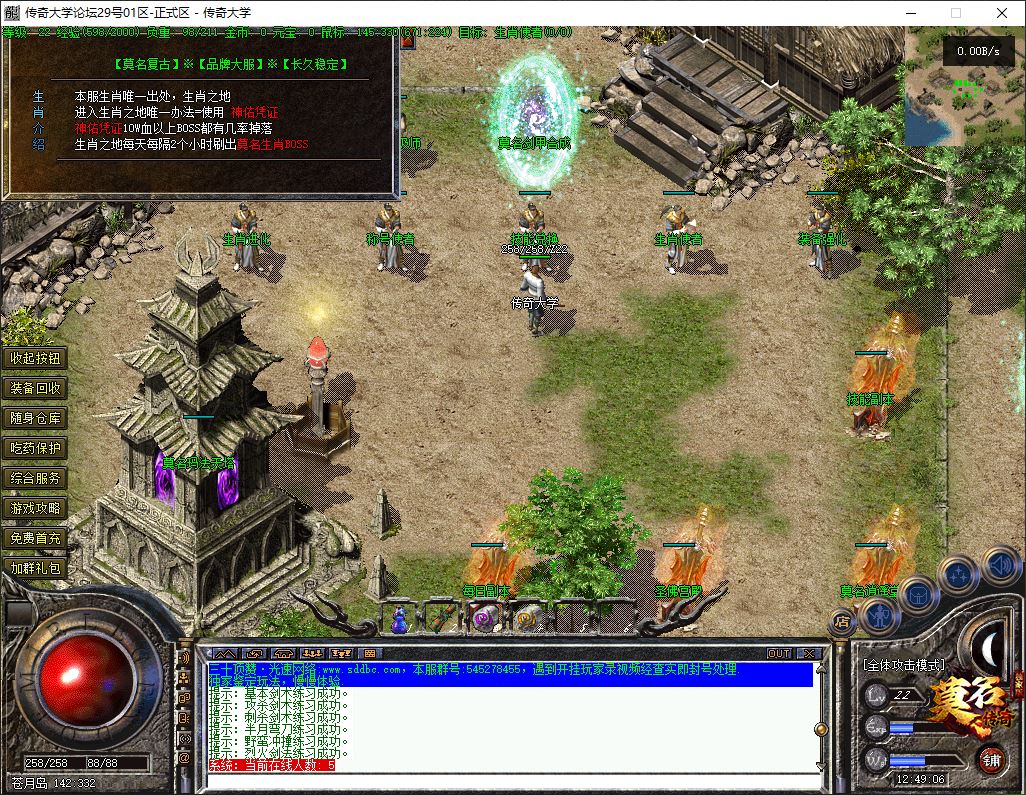Open the character equipment knight icon

point(877,618)
